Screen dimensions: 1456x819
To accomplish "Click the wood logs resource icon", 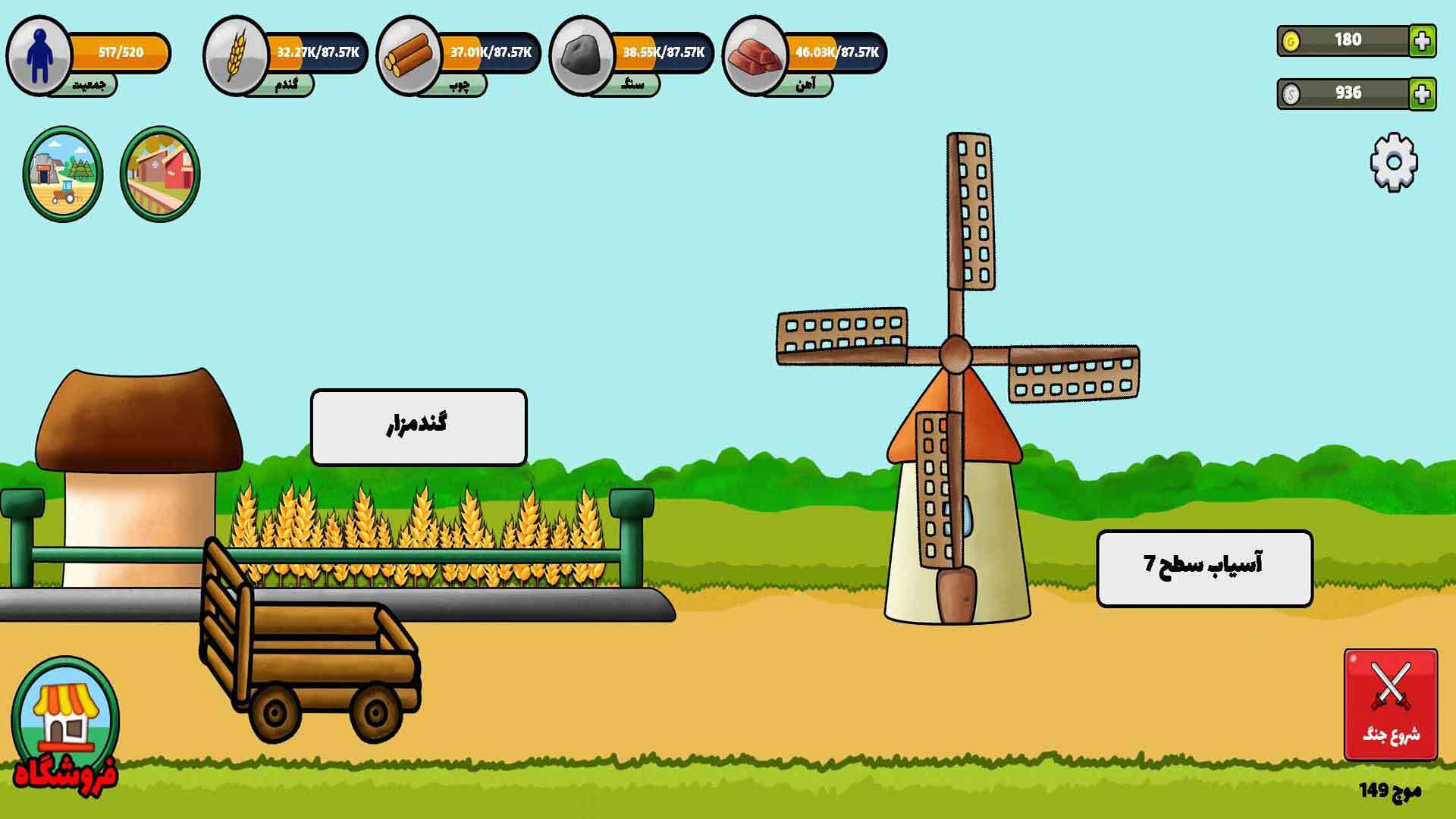I will [x=409, y=55].
